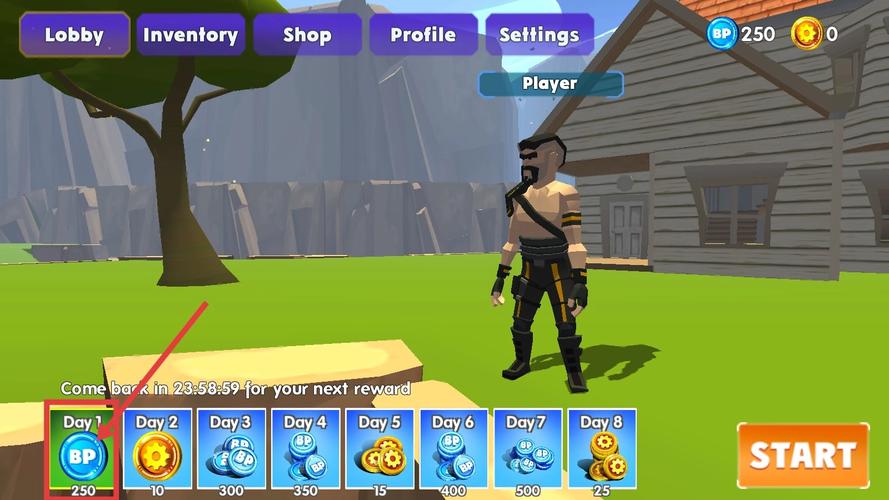Select the Day 1 reward tile
889x500 pixels.
tap(83, 450)
